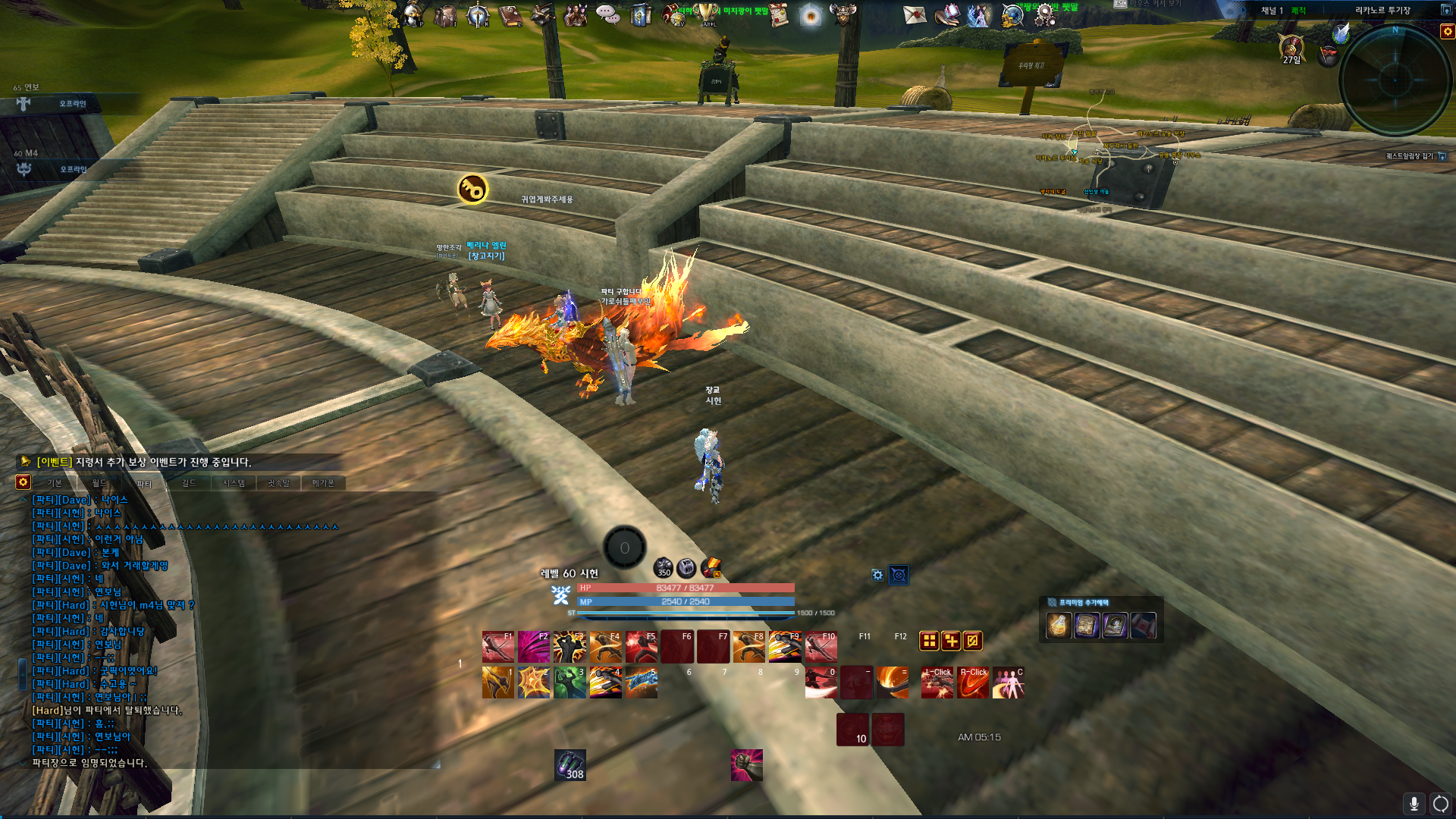This screenshot has height=819, width=1456.
Task: Open the inventory backpack icon
Action: point(445,15)
